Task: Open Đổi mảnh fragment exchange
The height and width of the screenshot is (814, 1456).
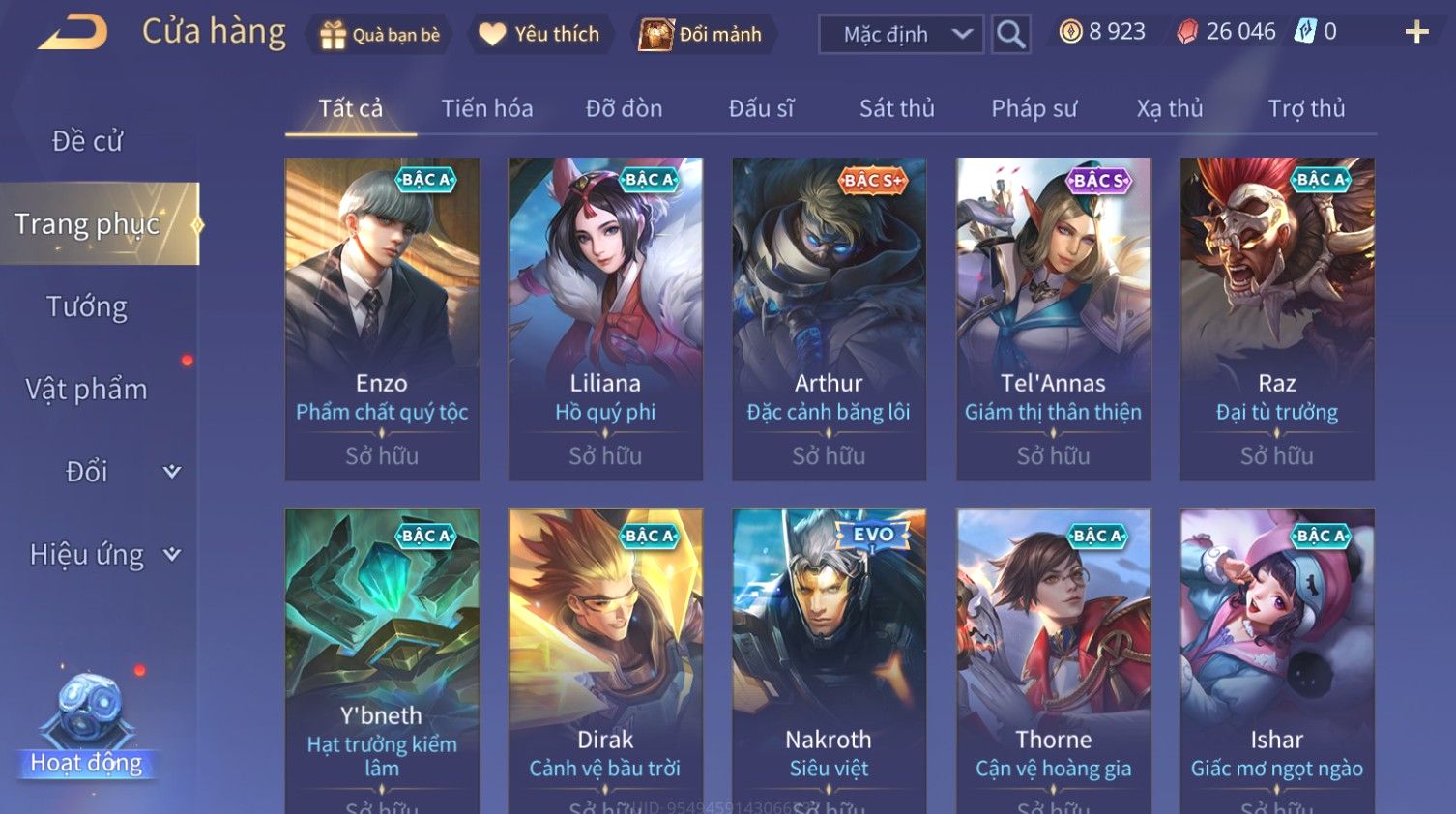Action: 702,35
